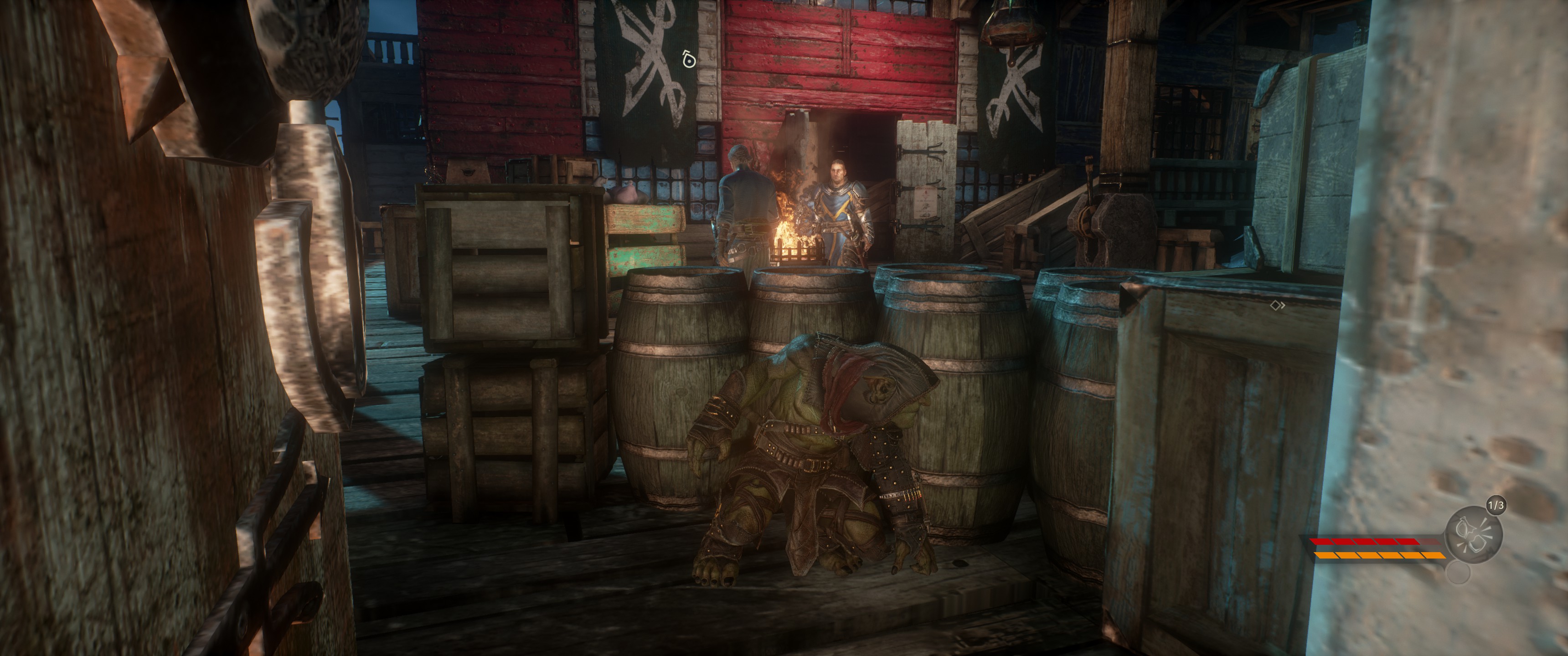Click the objective waypoint marker

pyautogui.click(x=688, y=60)
